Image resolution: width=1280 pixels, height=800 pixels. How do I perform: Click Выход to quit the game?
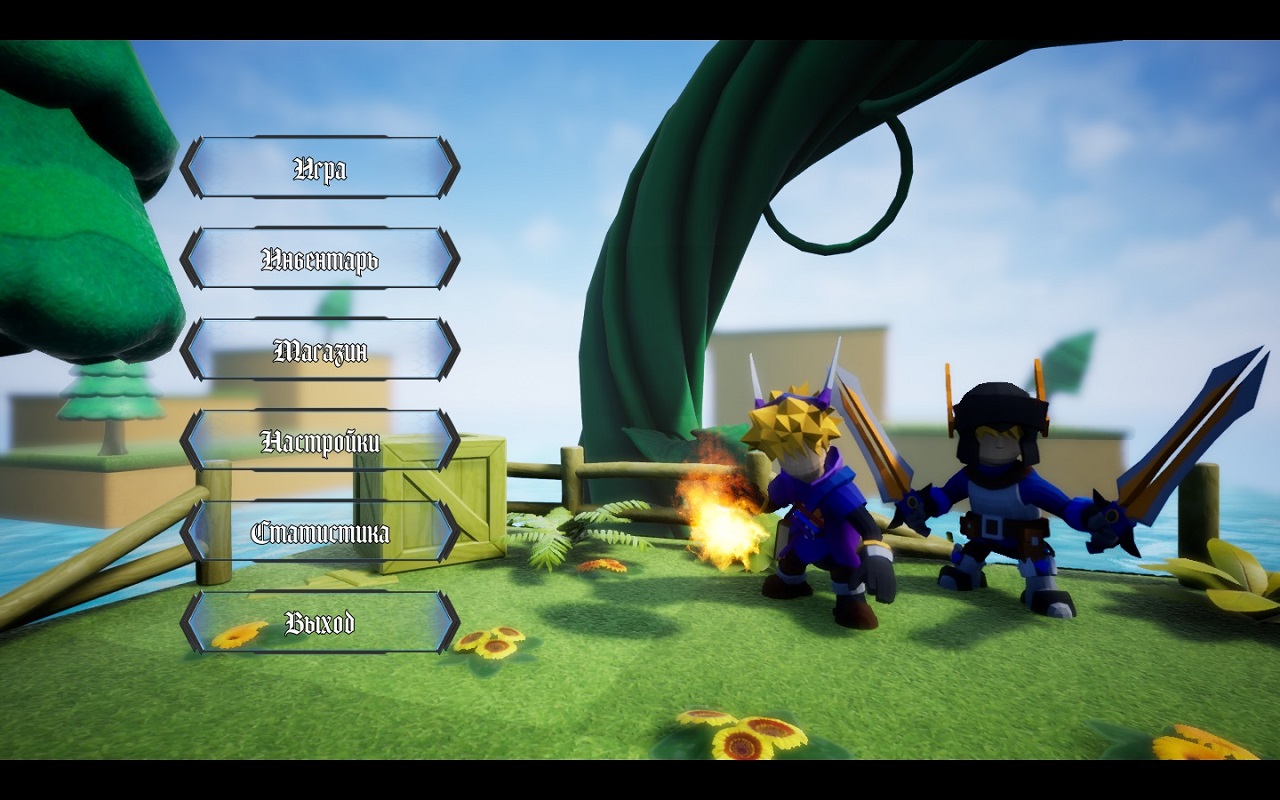[320, 623]
